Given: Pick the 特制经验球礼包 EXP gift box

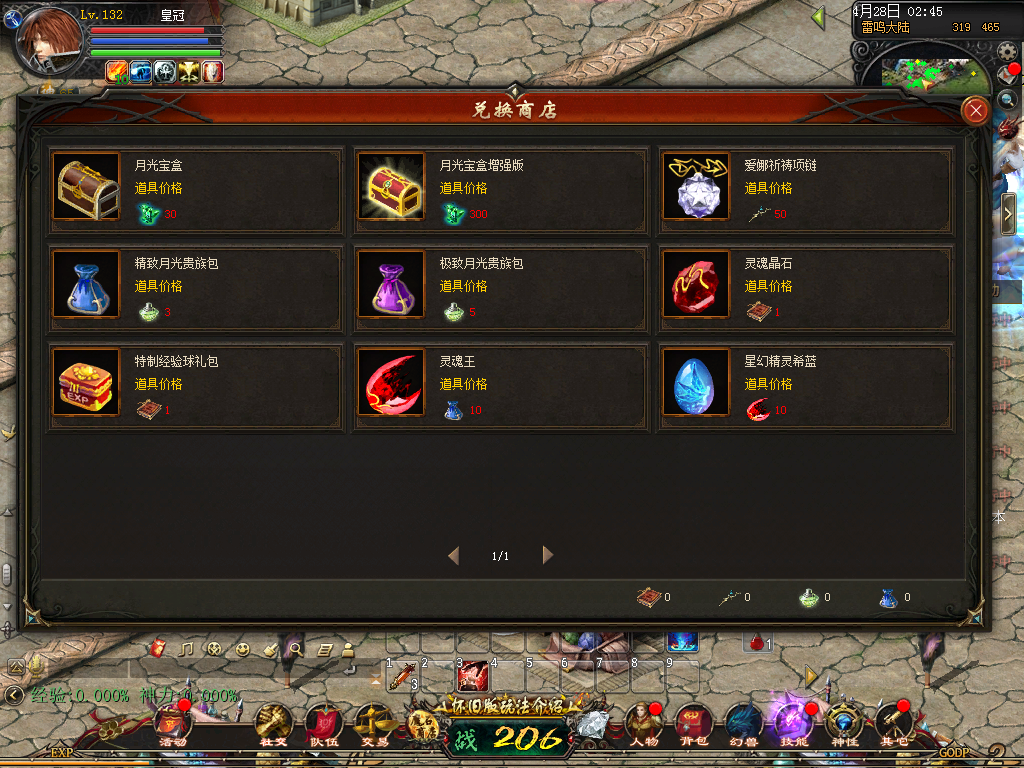Looking at the screenshot, I should coord(87,383).
